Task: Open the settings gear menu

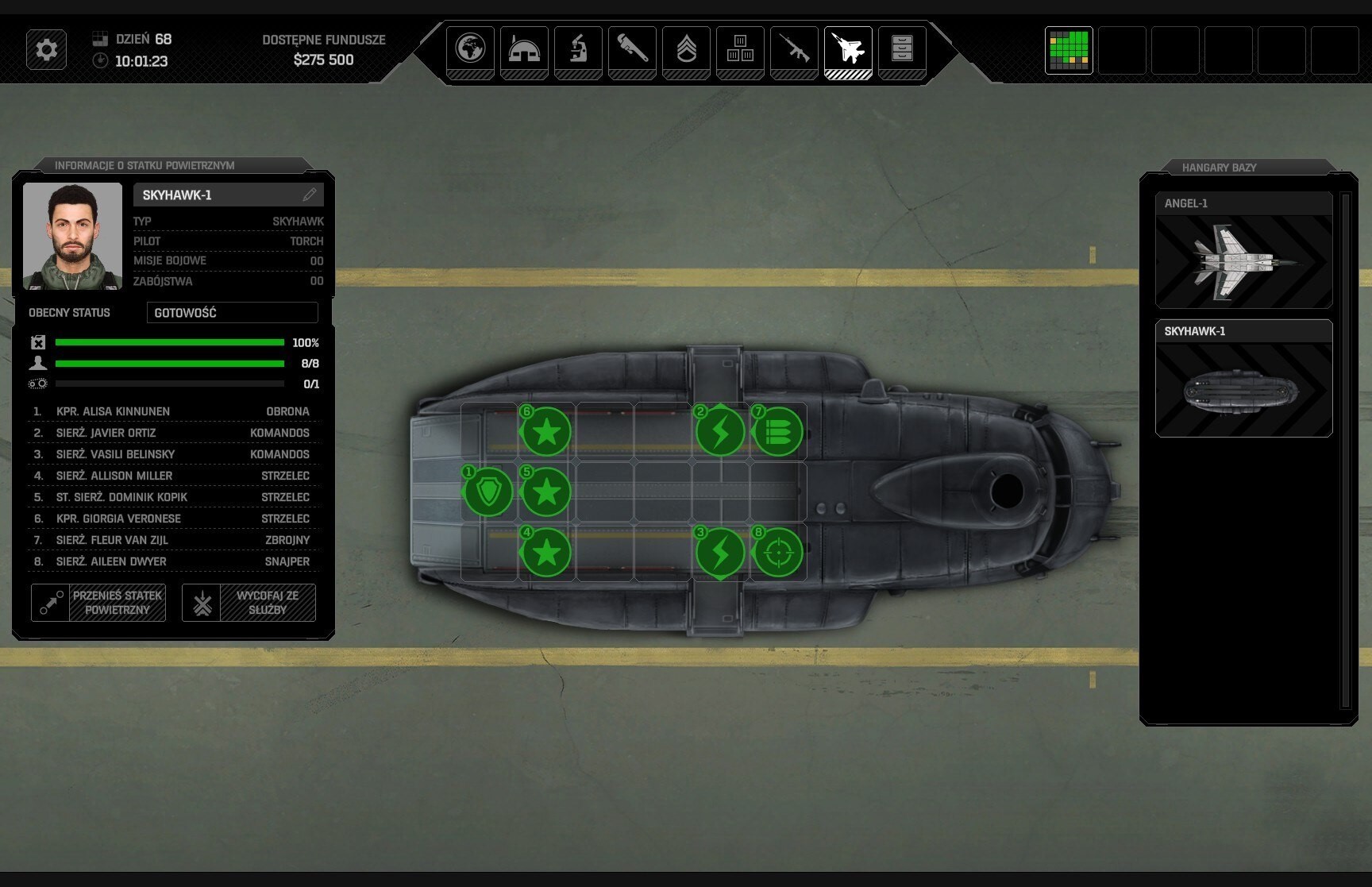Action: 46,50
